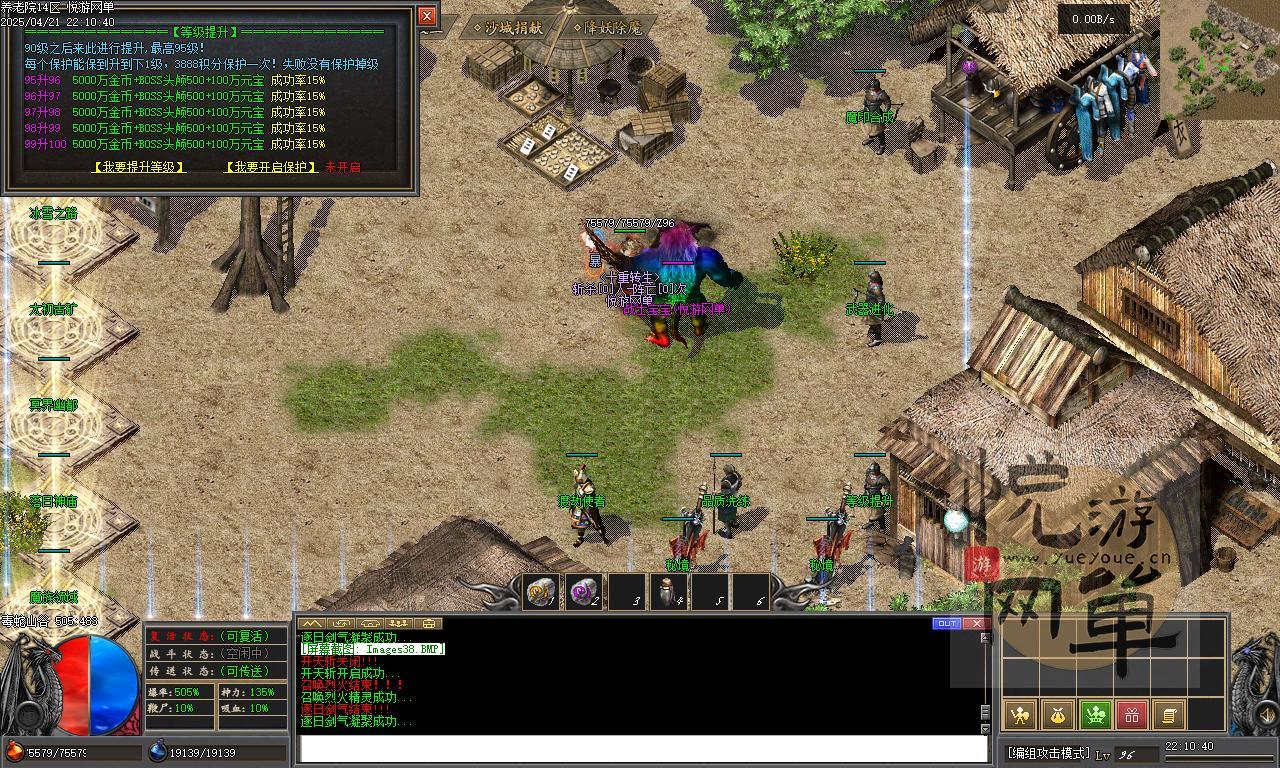Use the potion bottle in slot 4
Image resolution: width=1280 pixels, height=768 pixels.
pyautogui.click(x=668, y=591)
